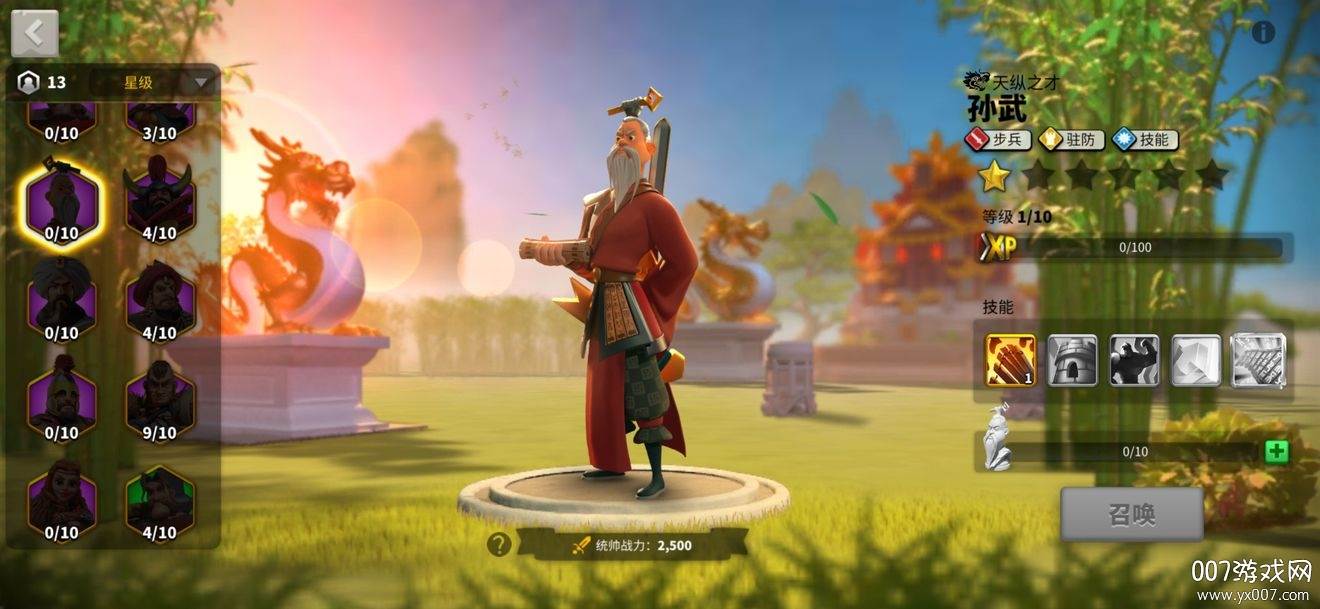Open the question mark power help
Viewport: 1320px width, 609px height.
pyautogui.click(x=499, y=545)
